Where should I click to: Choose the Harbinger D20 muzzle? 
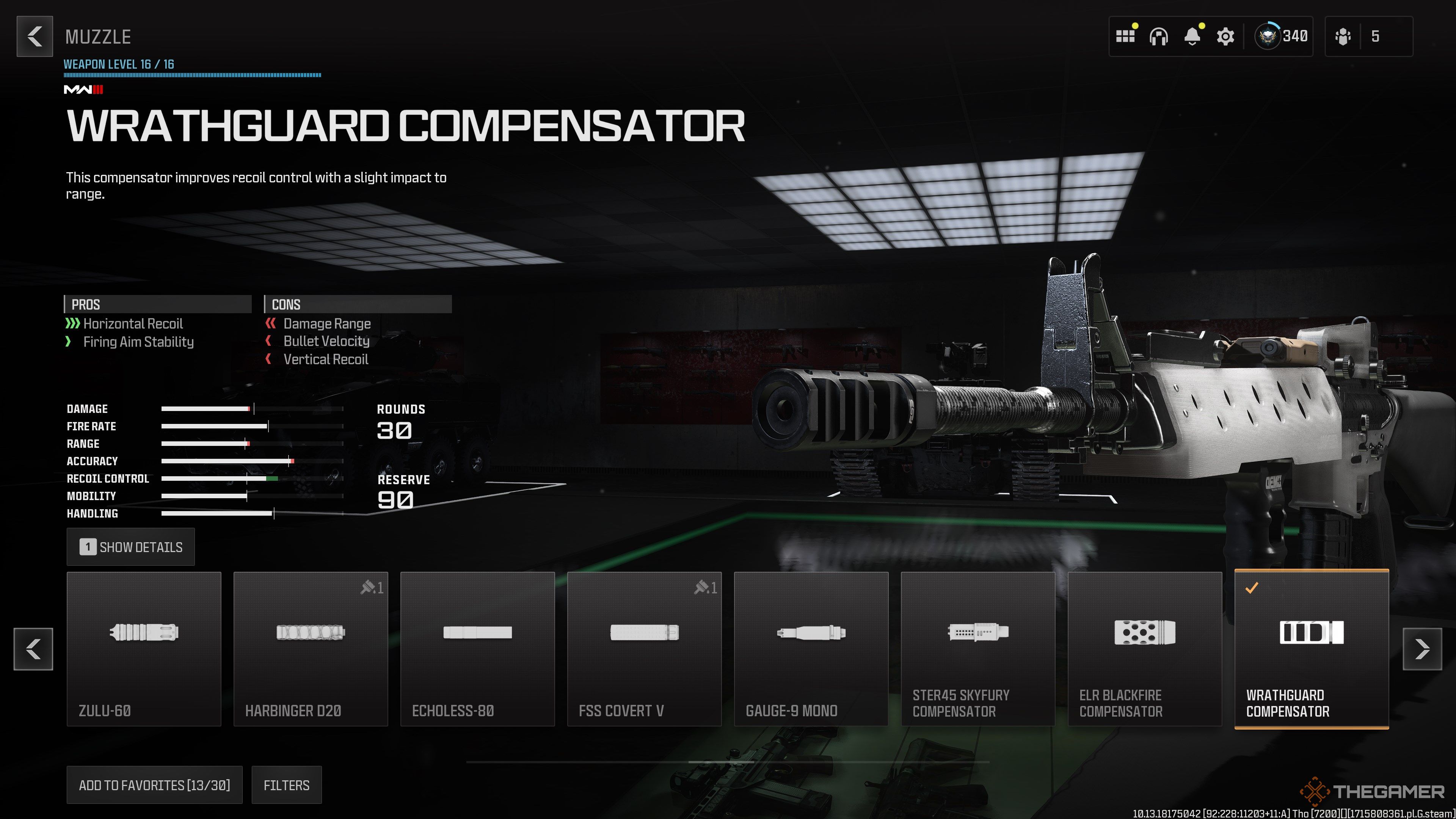click(310, 648)
